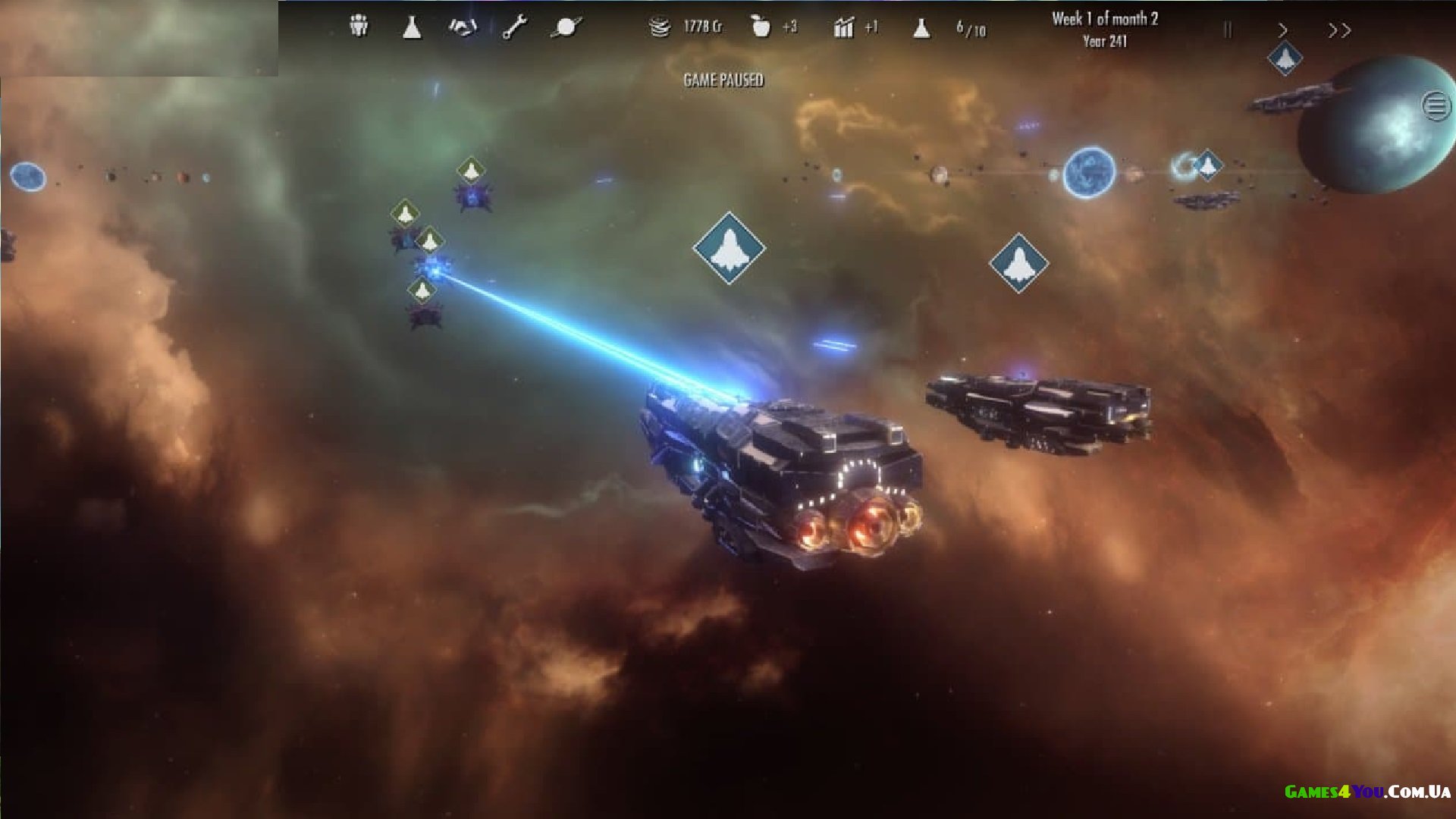Viewport: 1456px width, 819px height.
Task: Select the small fleet marker under the speed arrows
Action: [1285, 58]
